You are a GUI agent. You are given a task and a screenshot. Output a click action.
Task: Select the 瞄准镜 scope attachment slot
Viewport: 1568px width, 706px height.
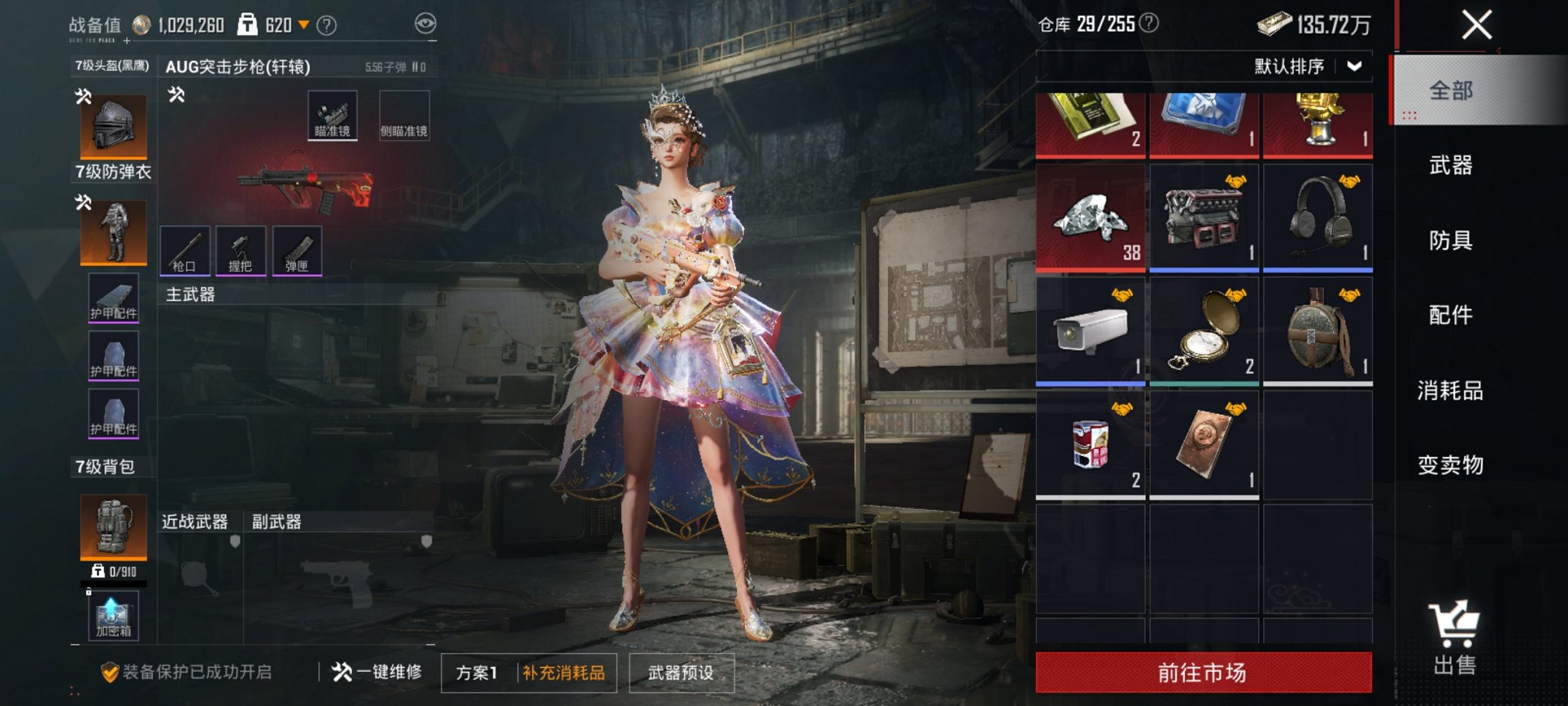[333, 115]
